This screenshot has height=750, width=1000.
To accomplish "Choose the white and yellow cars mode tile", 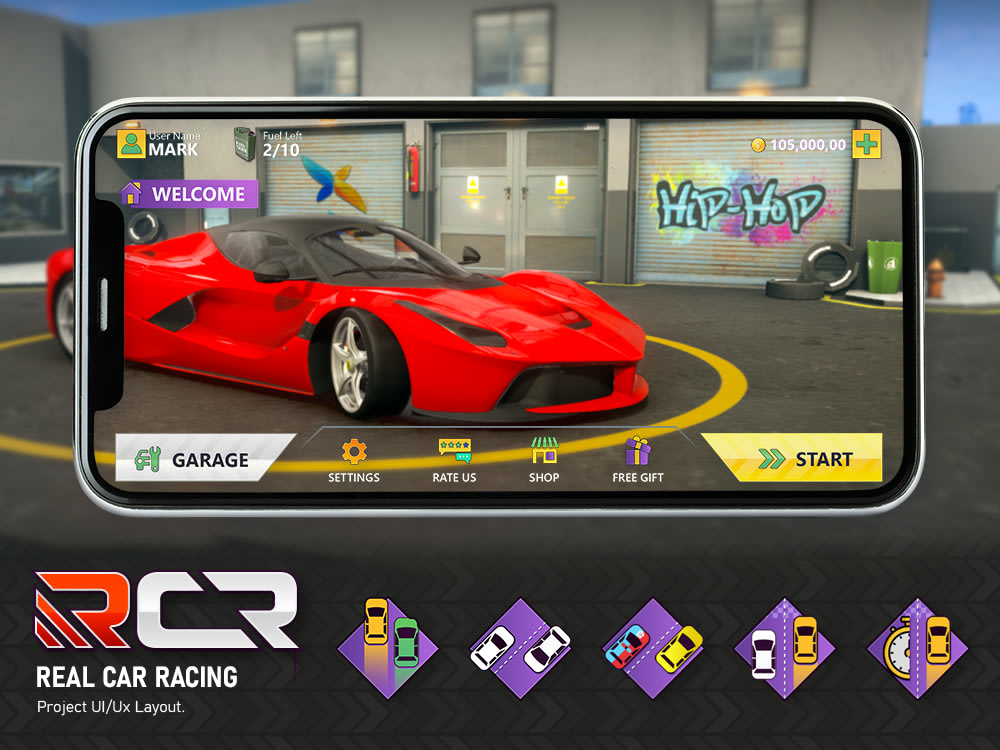I will (x=784, y=647).
